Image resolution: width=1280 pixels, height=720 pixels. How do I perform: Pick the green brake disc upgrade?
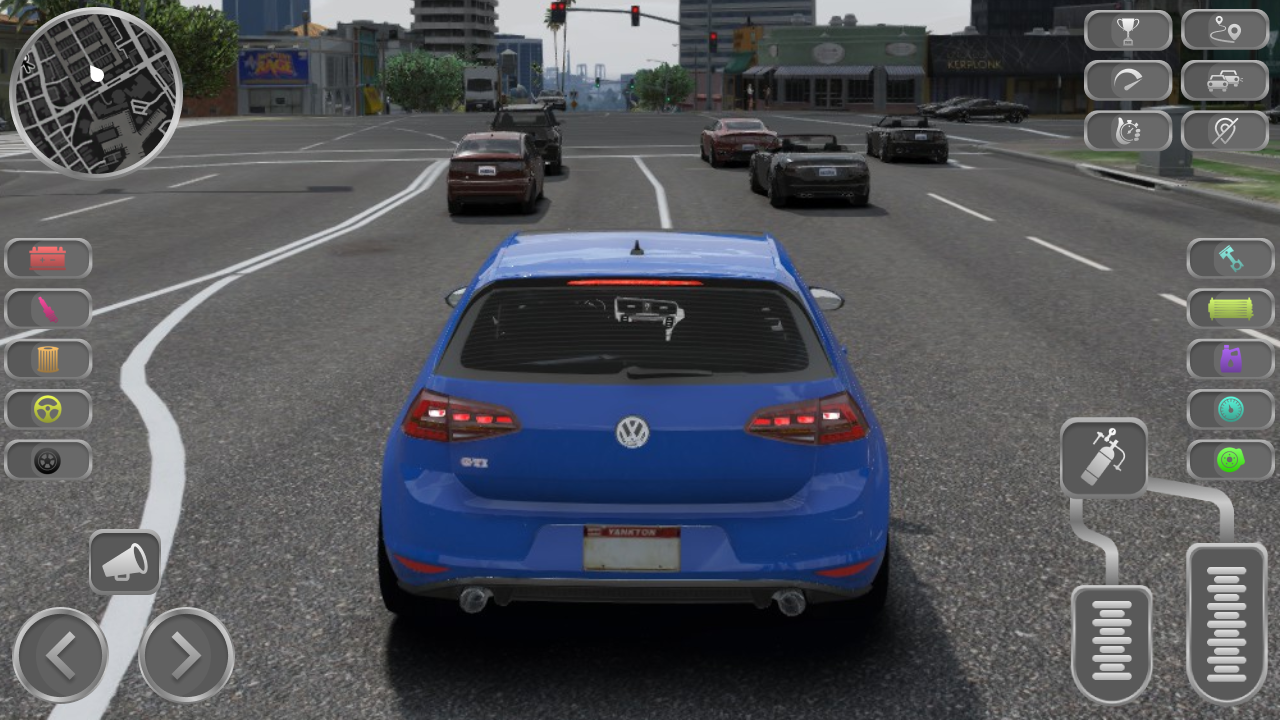(x=1229, y=461)
